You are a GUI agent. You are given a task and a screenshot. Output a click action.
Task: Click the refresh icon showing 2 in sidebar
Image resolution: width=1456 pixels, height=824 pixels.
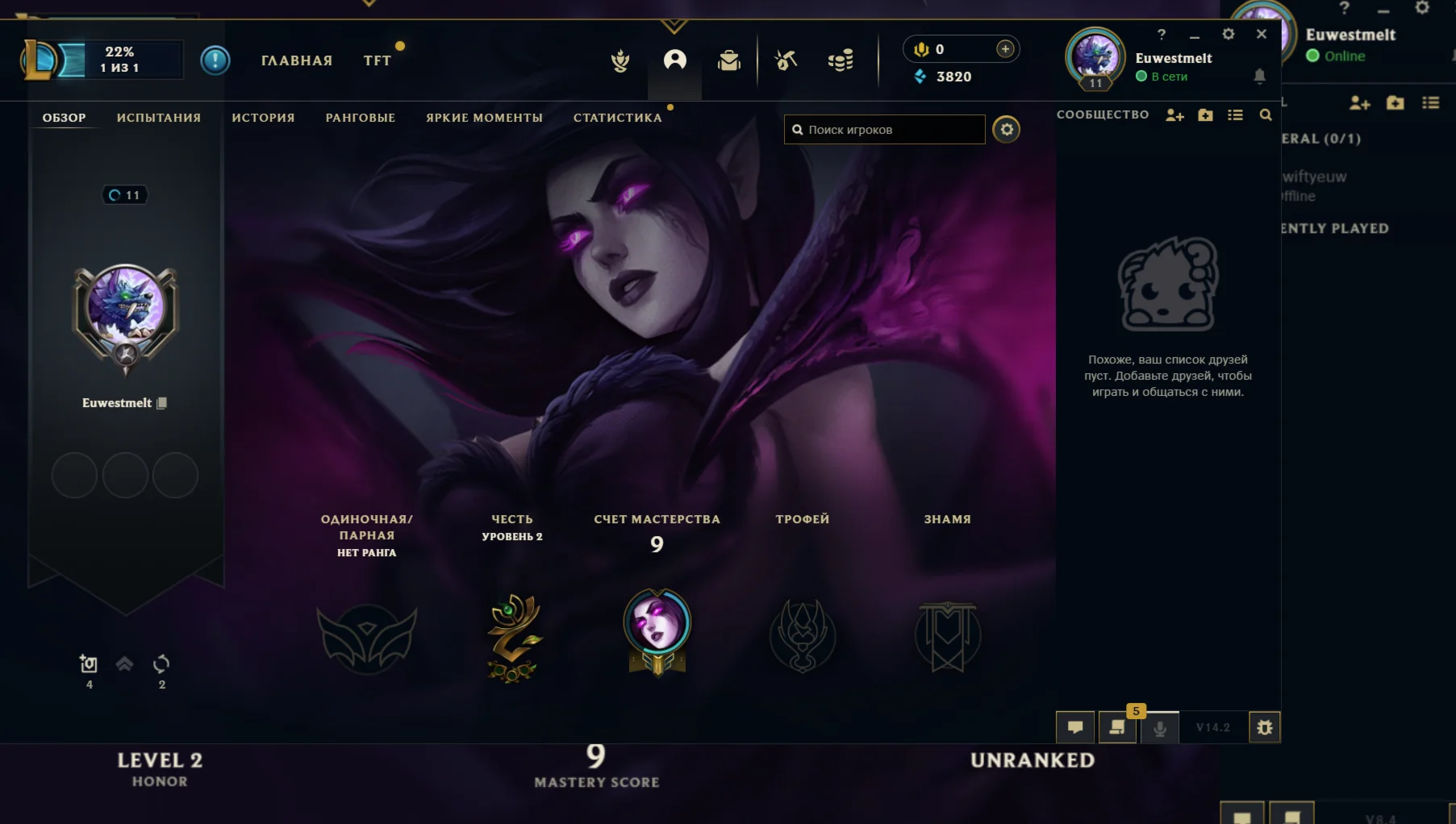161,664
